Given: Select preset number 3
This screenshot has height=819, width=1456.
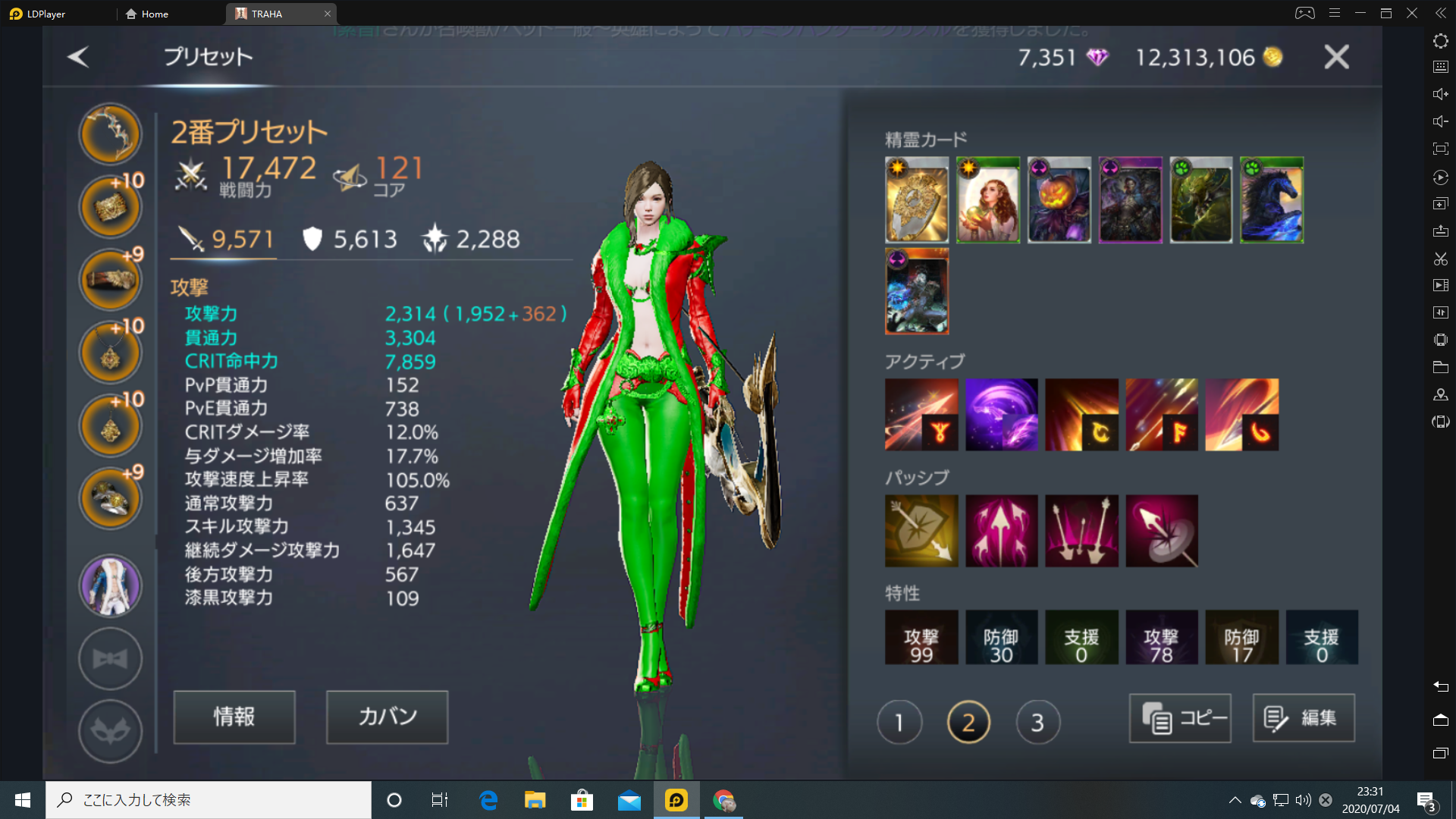Looking at the screenshot, I should click(x=1037, y=722).
